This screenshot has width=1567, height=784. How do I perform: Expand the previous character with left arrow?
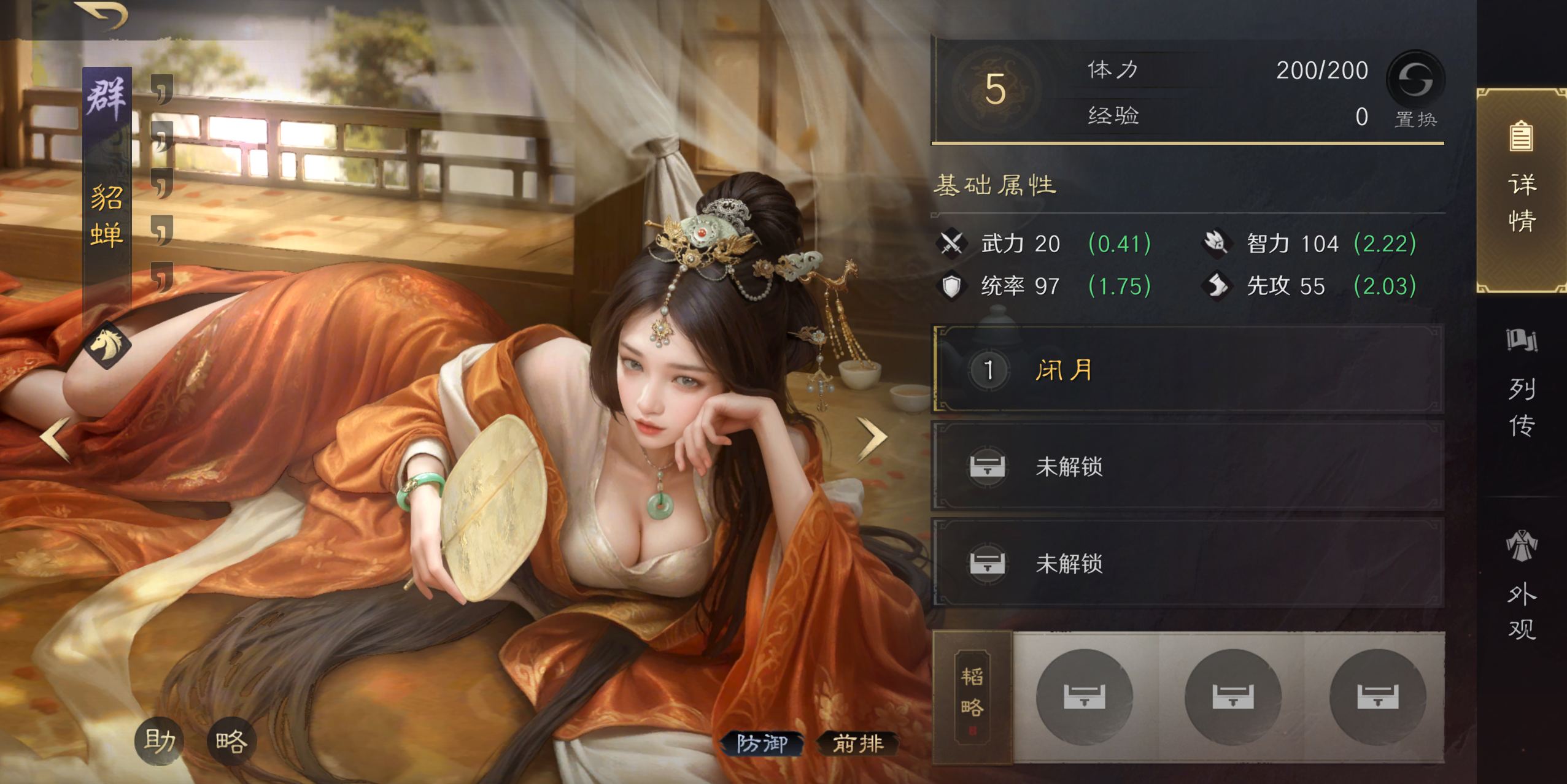point(54,439)
